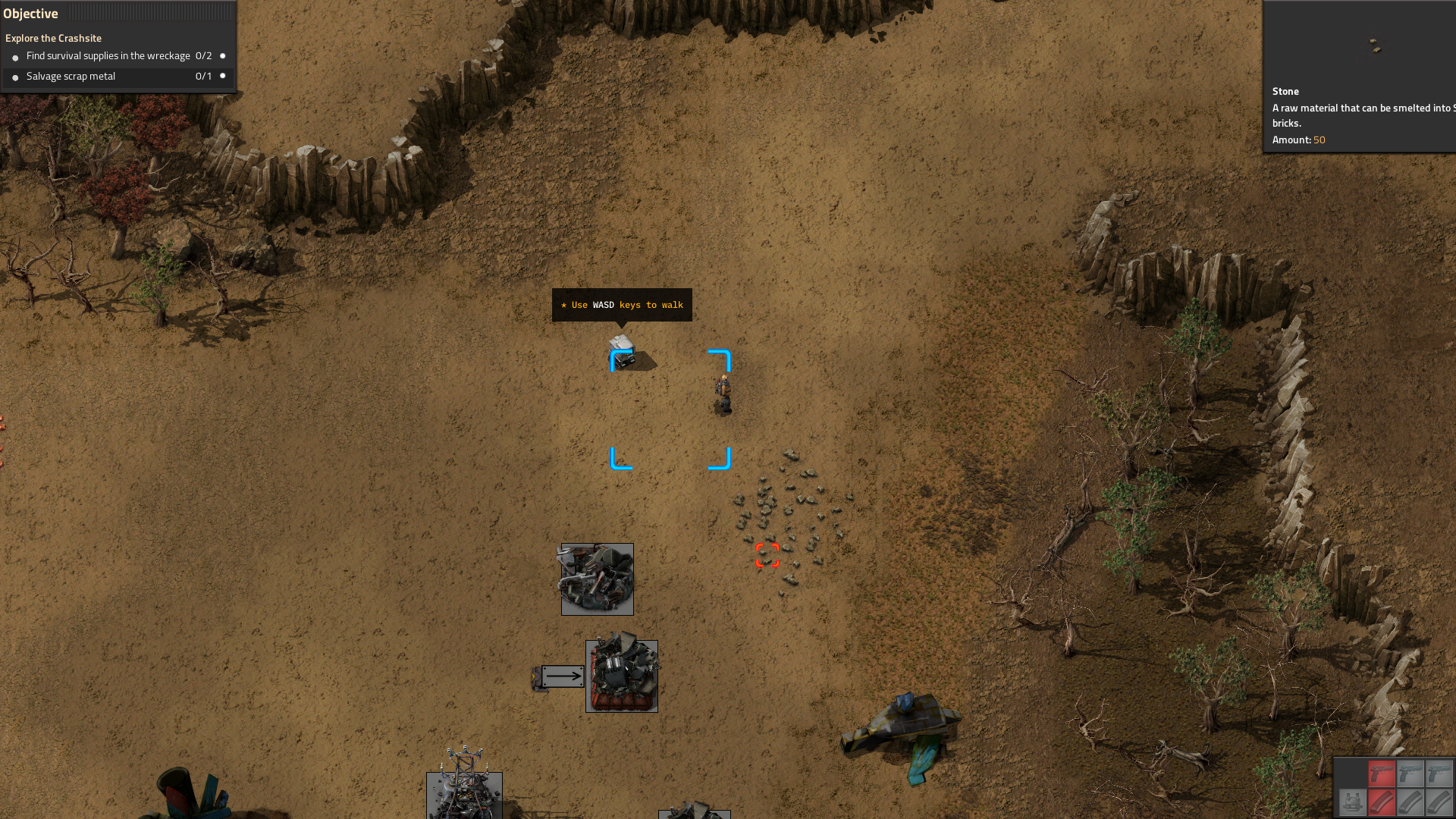The width and height of the screenshot is (1456, 819).
Task: Click the bullet next to Salvage scrap metal
Action: (x=15, y=76)
